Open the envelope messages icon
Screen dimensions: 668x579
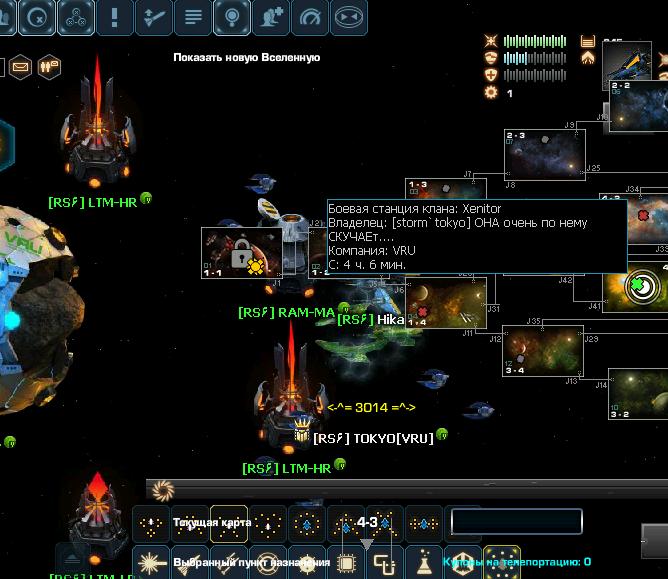point(20,67)
